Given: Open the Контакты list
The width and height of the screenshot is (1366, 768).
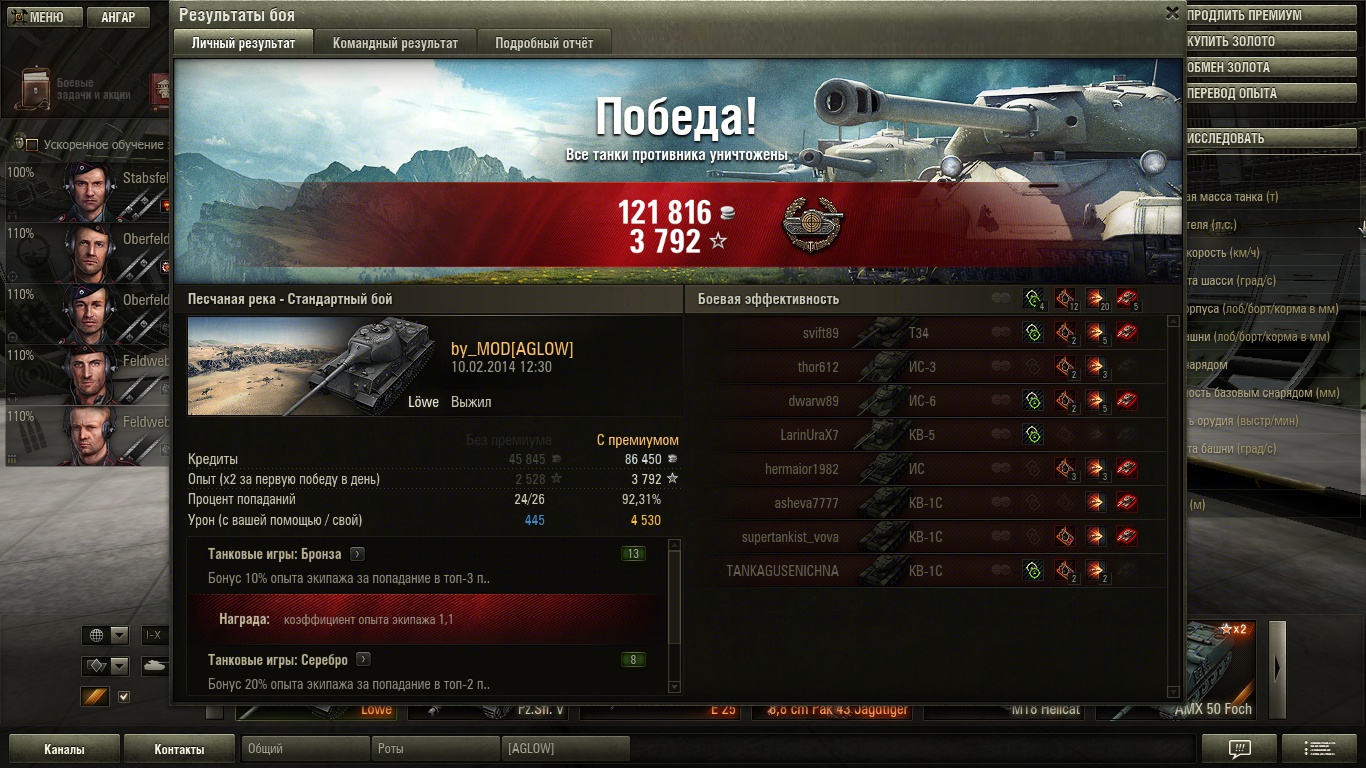Looking at the screenshot, I should coord(179,749).
